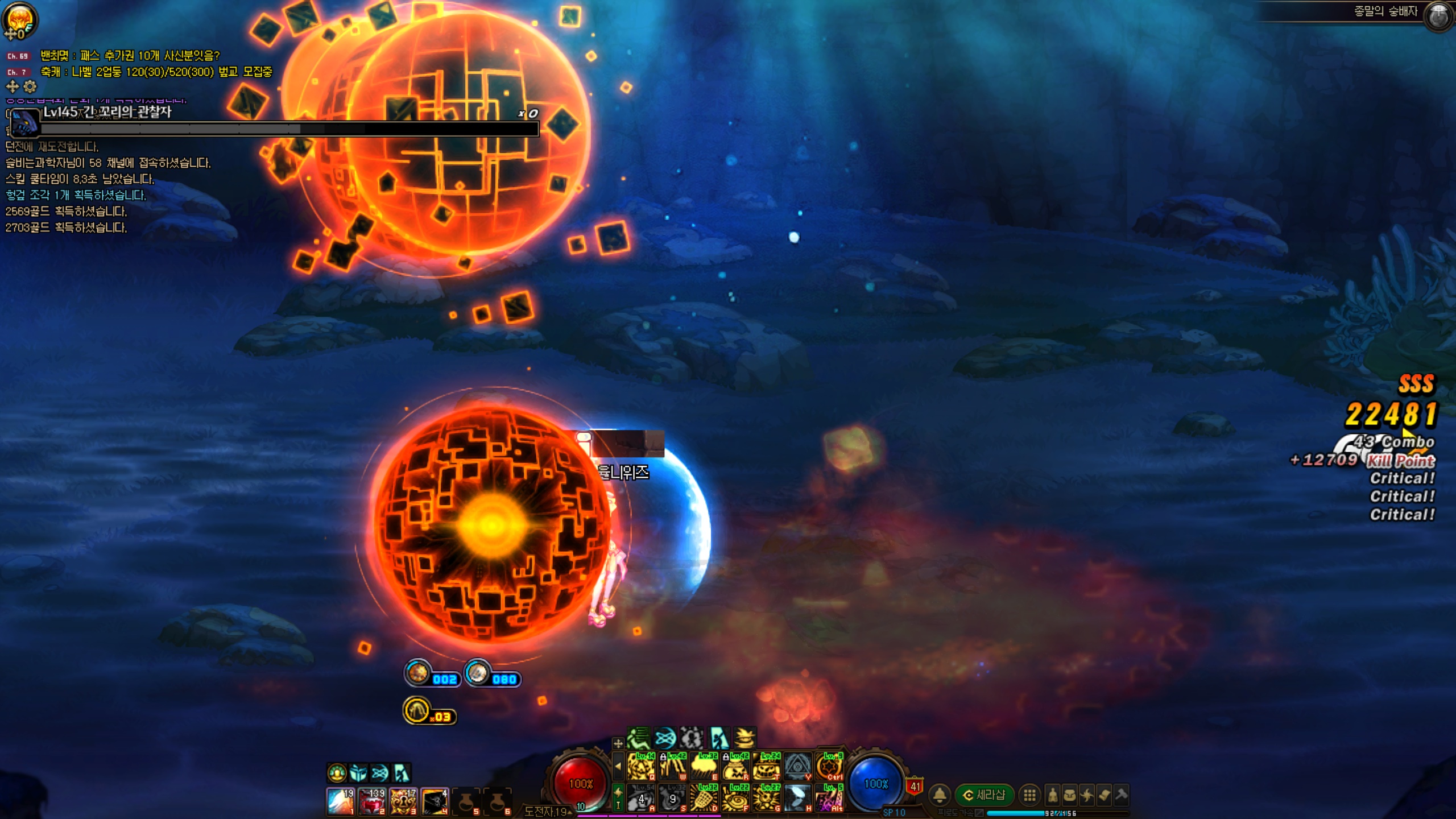Open the 세라샵 cash shop
This screenshot has height=819, width=1456.
coord(985,795)
